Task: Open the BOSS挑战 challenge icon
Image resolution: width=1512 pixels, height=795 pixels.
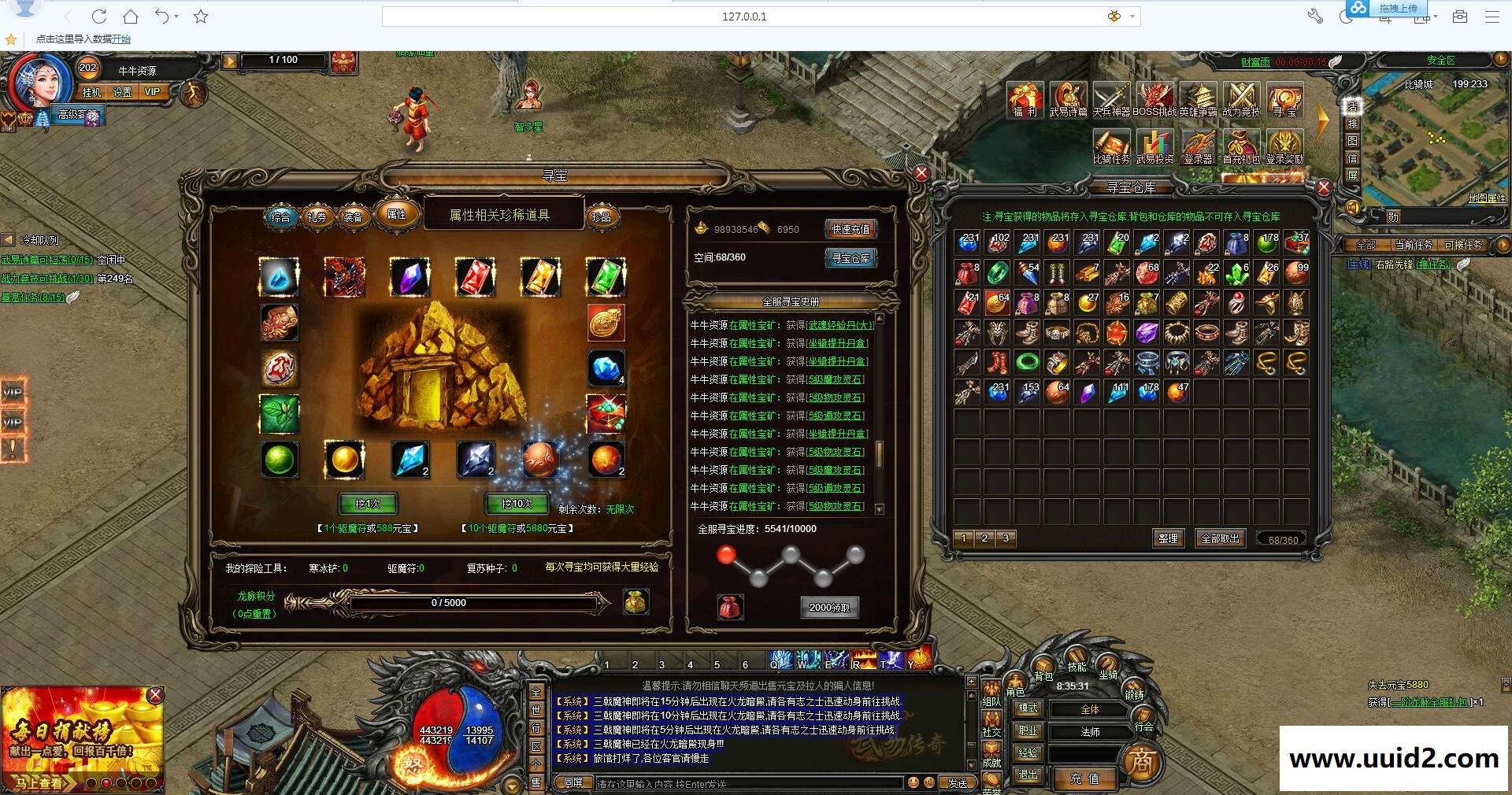Action: coord(1154,100)
